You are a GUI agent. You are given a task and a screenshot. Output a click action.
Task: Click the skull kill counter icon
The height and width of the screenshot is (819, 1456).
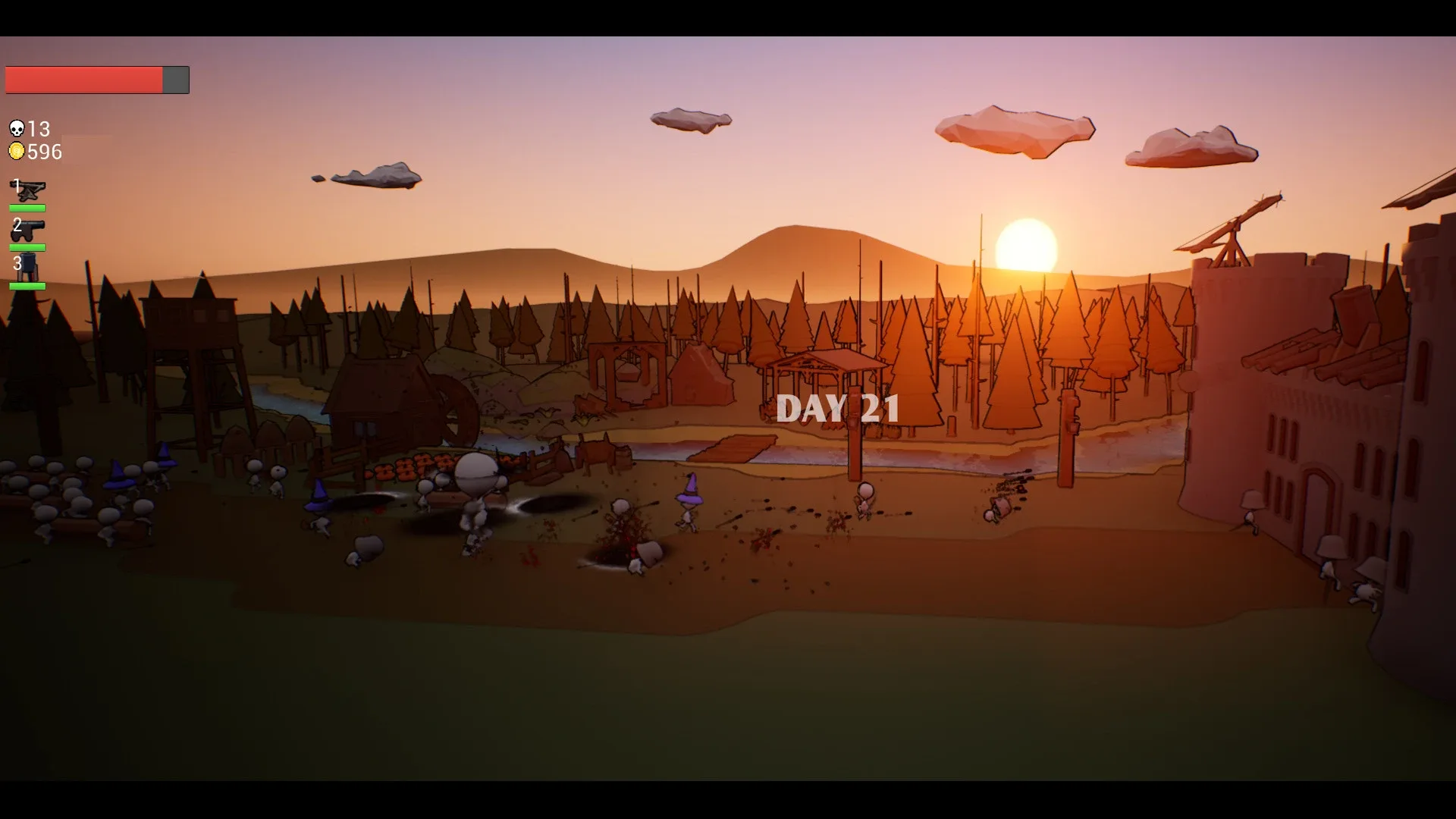point(17,128)
